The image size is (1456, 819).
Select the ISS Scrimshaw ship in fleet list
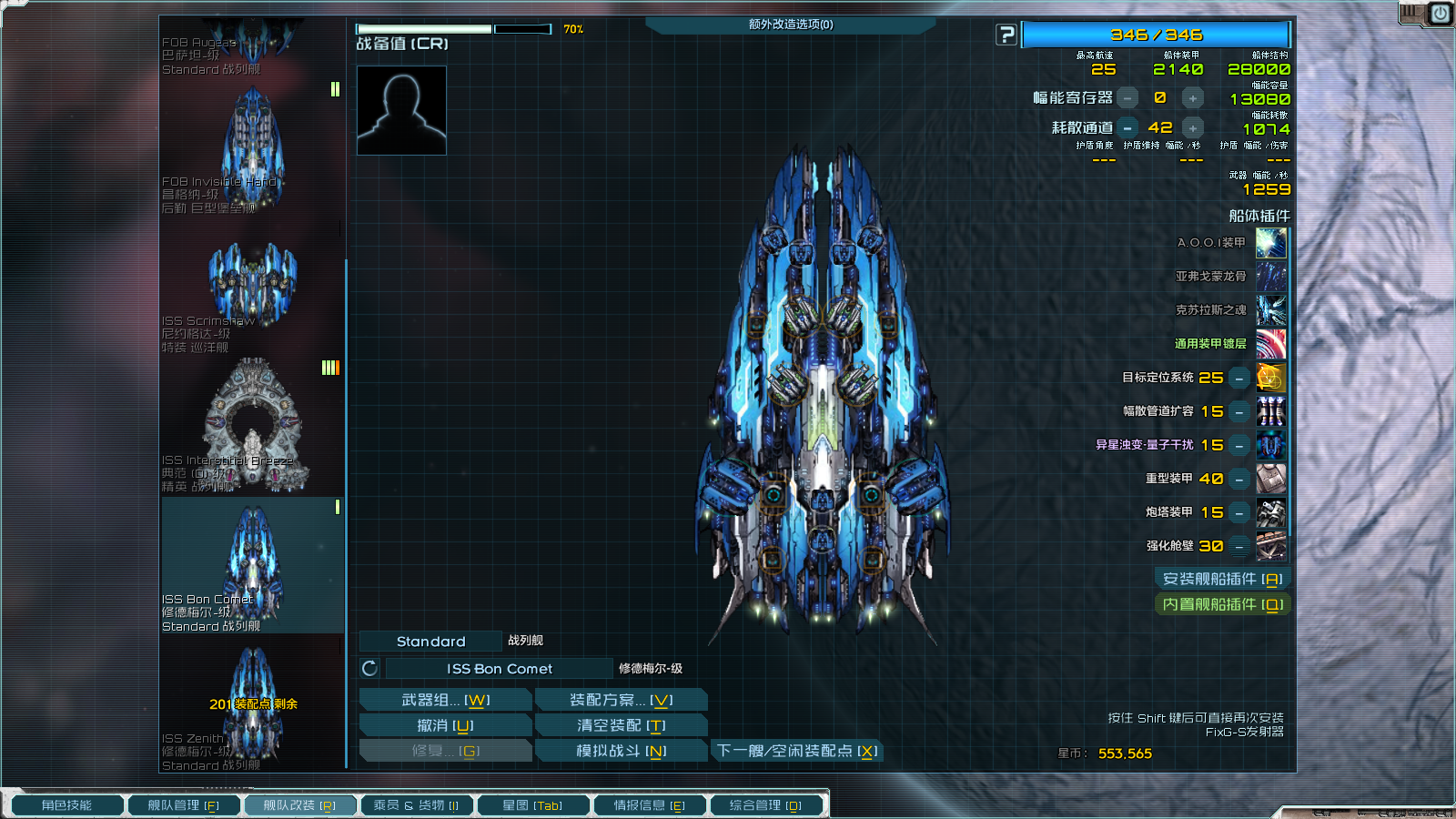point(252,291)
